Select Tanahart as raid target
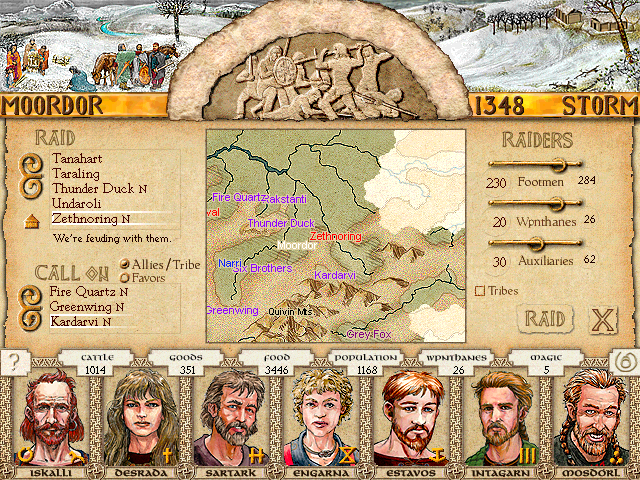Image resolution: width=640 pixels, height=480 pixels. [x=75, y=159]
